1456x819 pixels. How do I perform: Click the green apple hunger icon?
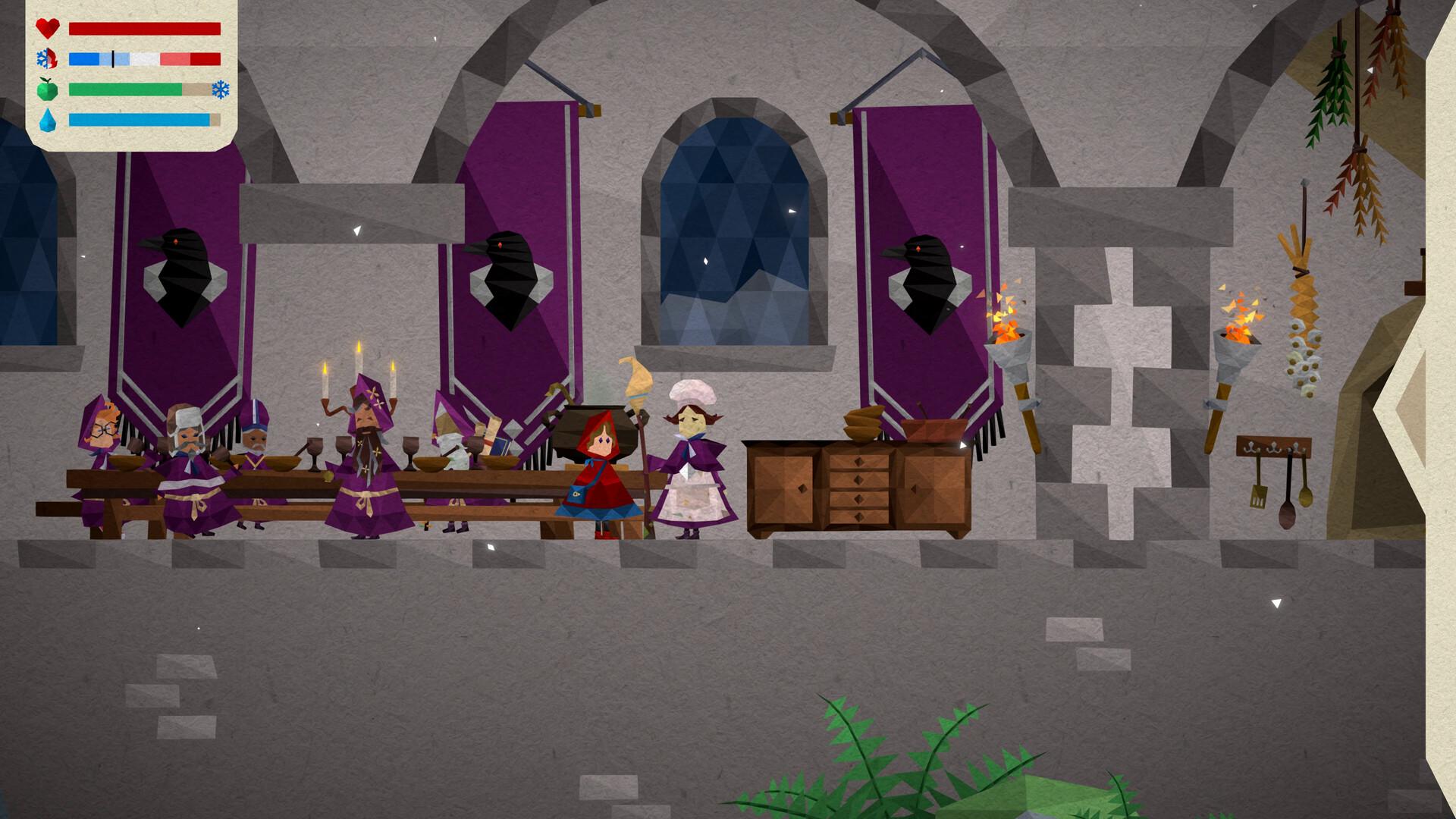(47, 89)
